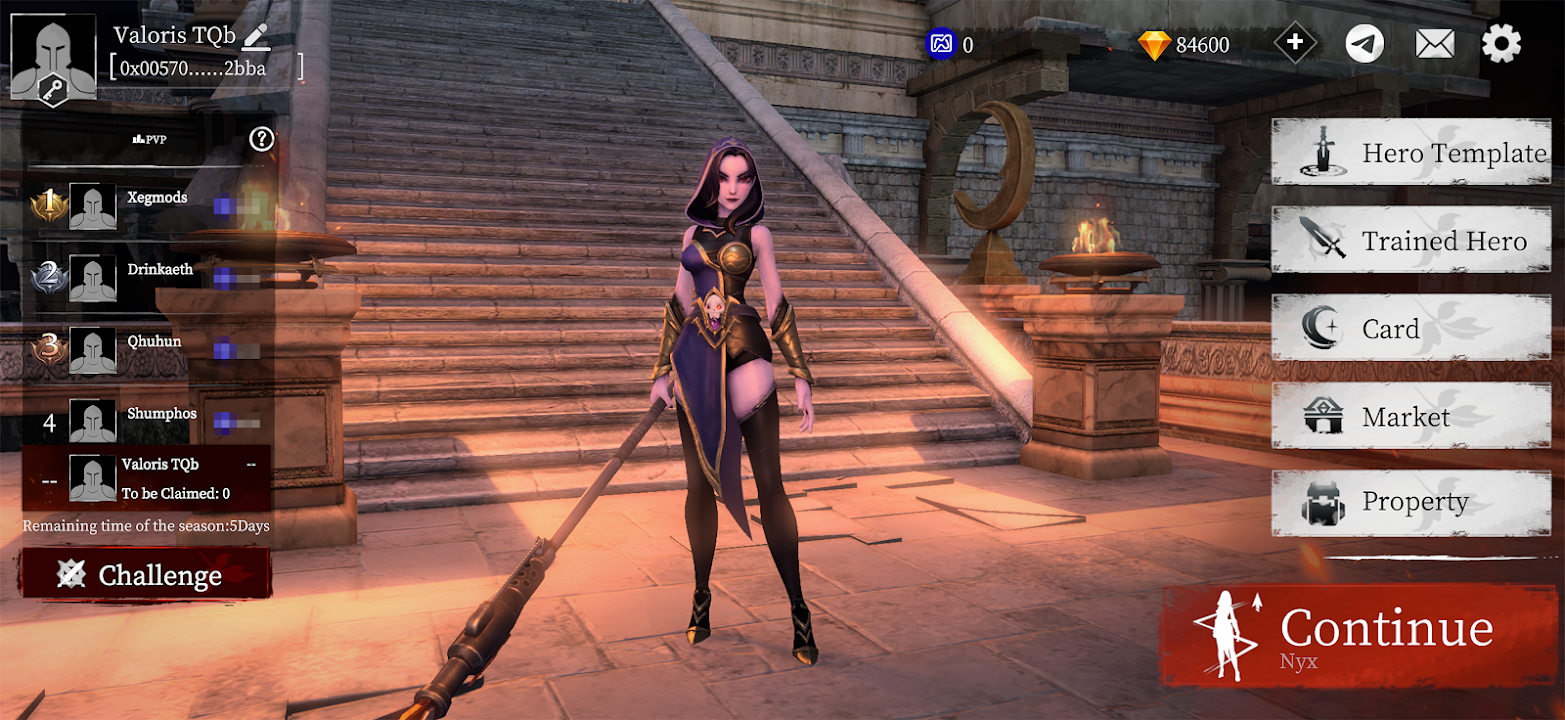1565x720 pixels.
Task: Continue the game with Nyx
Action: (x=1360, y=635)
